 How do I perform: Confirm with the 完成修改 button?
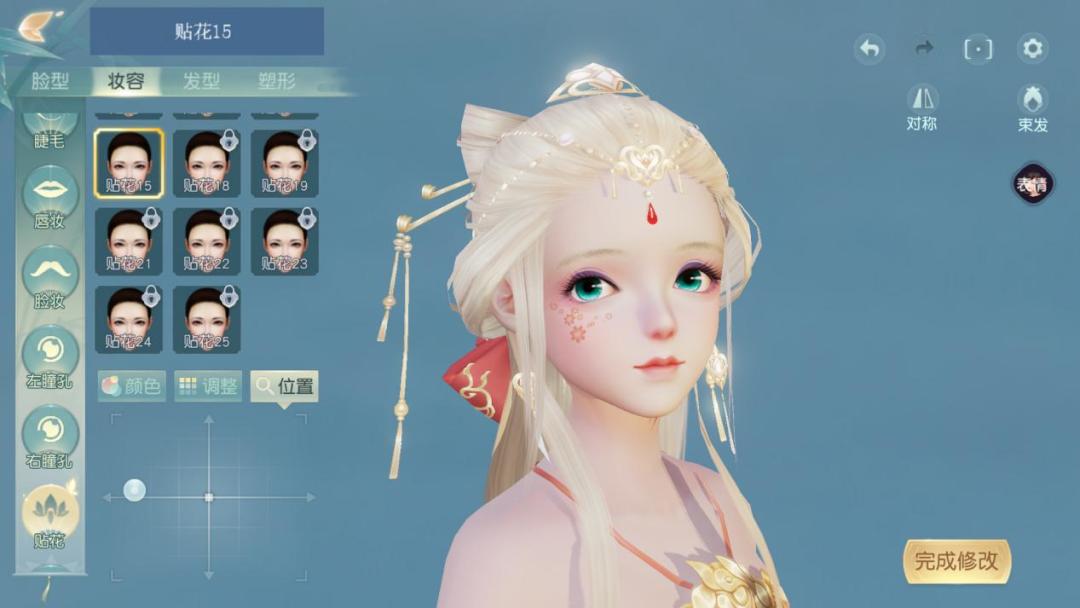click(x=956, y=561)
